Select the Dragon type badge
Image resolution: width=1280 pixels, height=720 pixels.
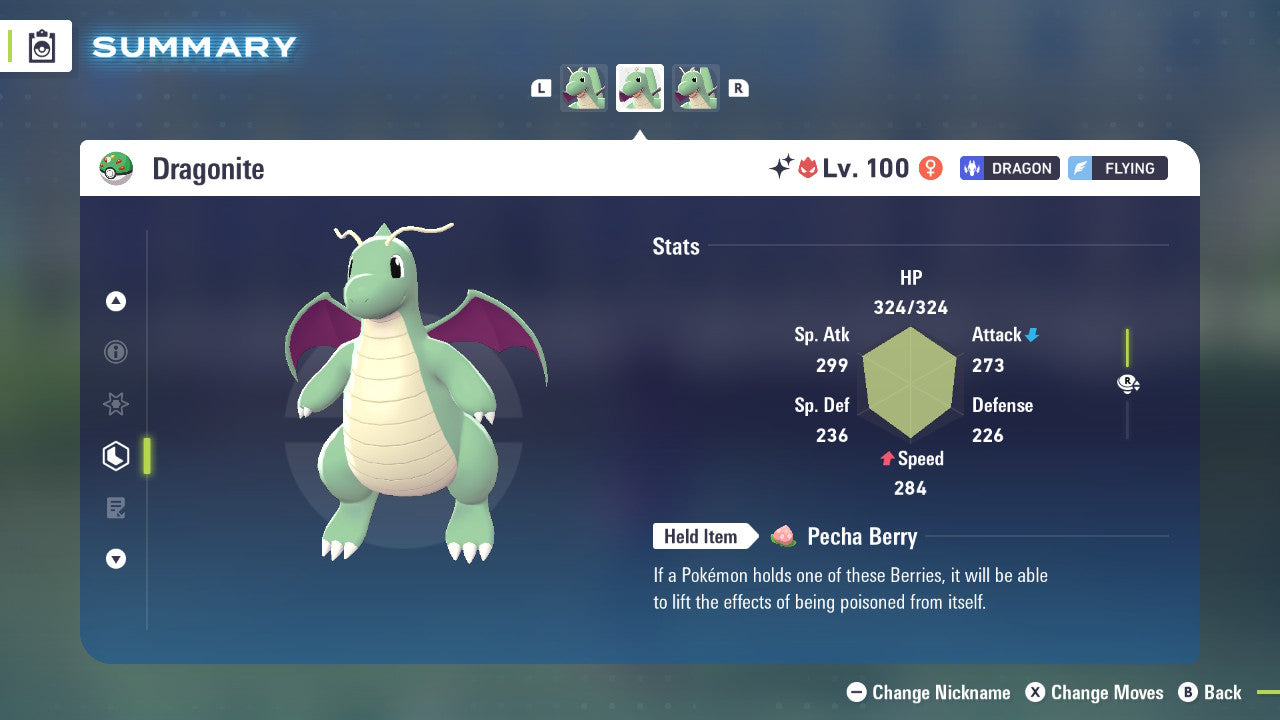point(1009,168)
